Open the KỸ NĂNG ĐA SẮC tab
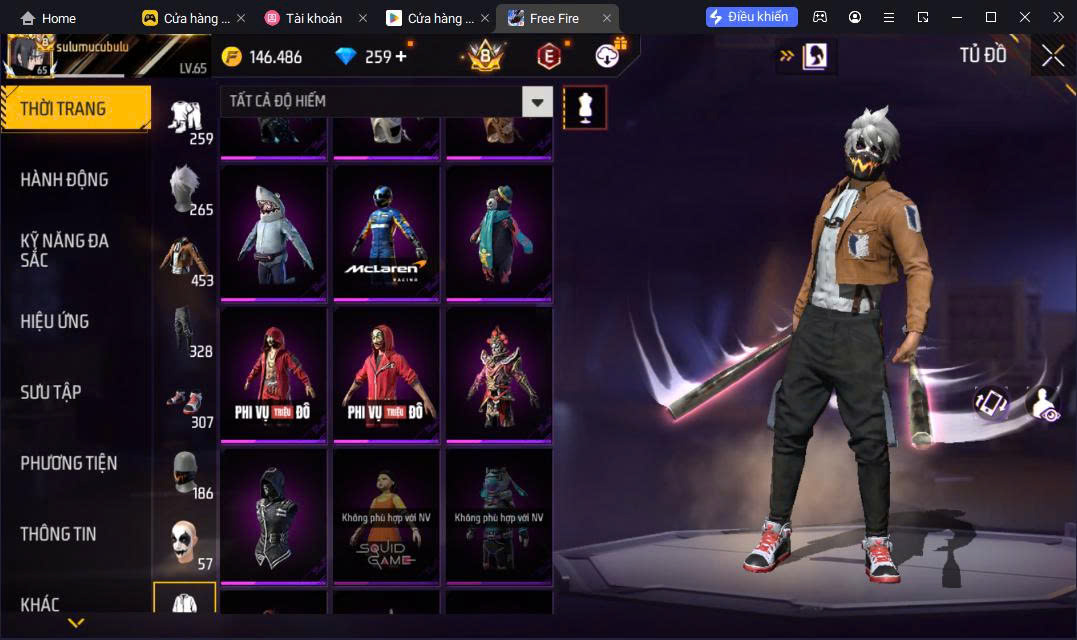Image resolution: width=1077 pixels, height=640 pixels. (64, 250)
